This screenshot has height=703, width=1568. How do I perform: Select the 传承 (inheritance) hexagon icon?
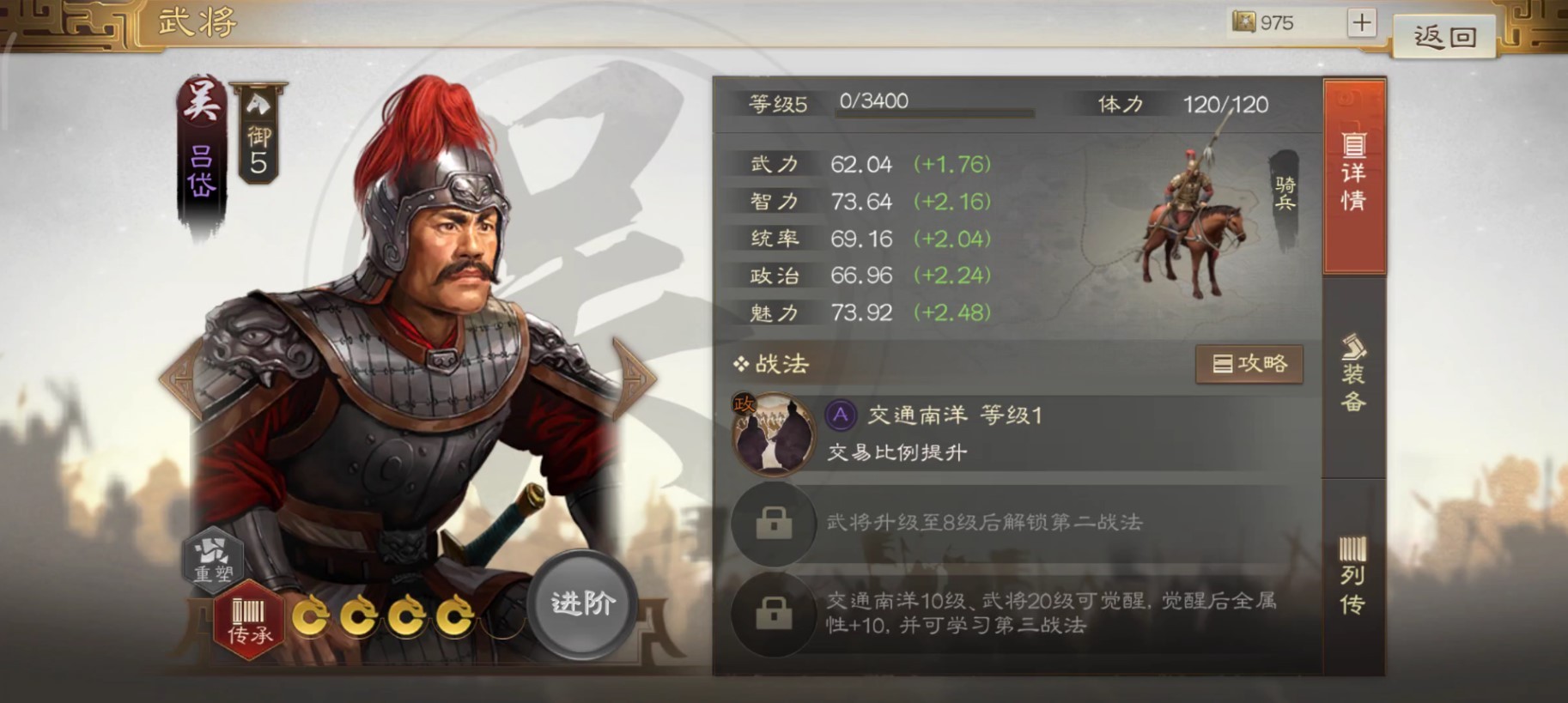pos(249,621)
